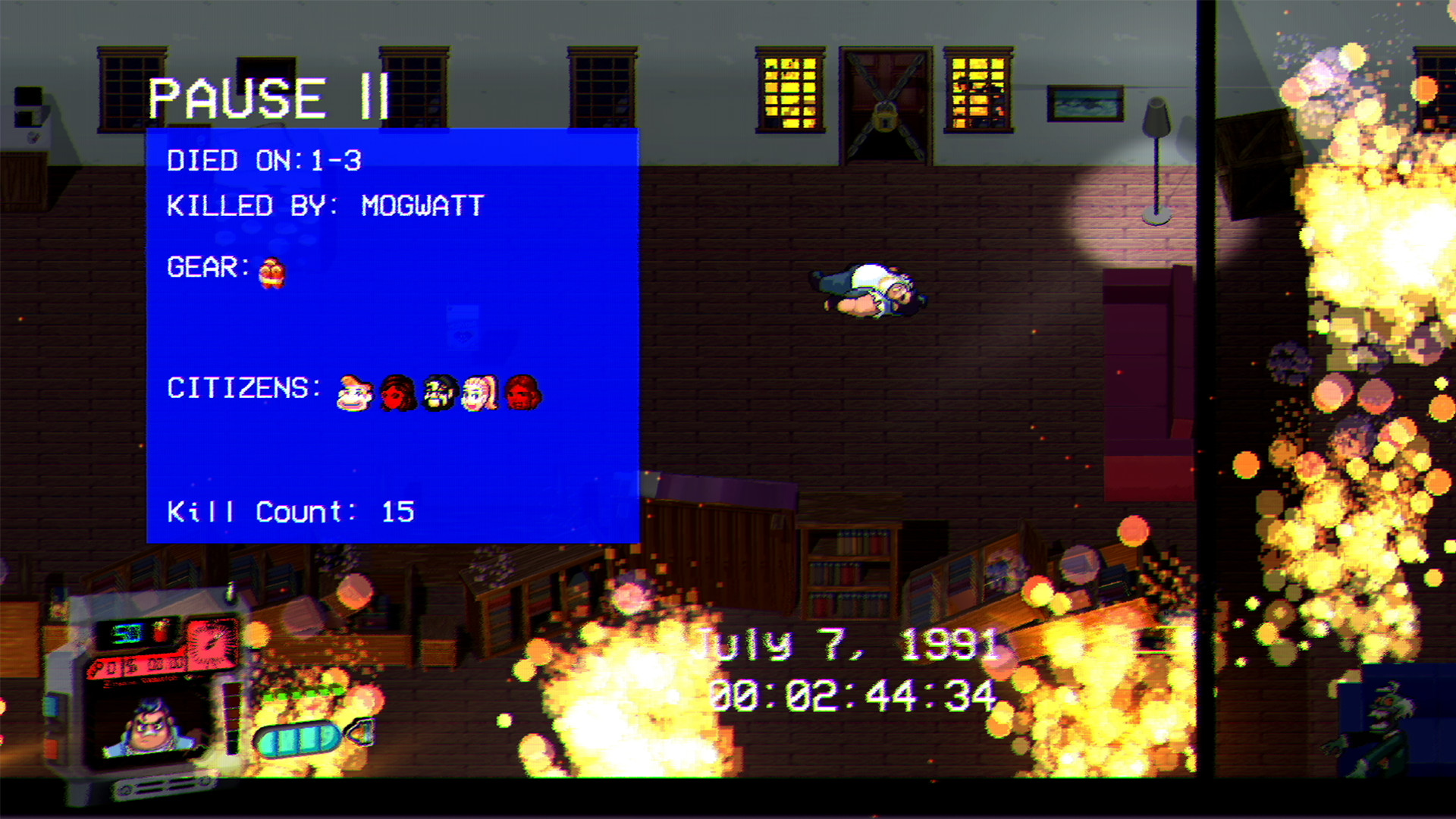The height and width of the screenshot is (819, 1456).
Task: Select the Kill Count: 15 entry
Action: (x=291, y=511)
